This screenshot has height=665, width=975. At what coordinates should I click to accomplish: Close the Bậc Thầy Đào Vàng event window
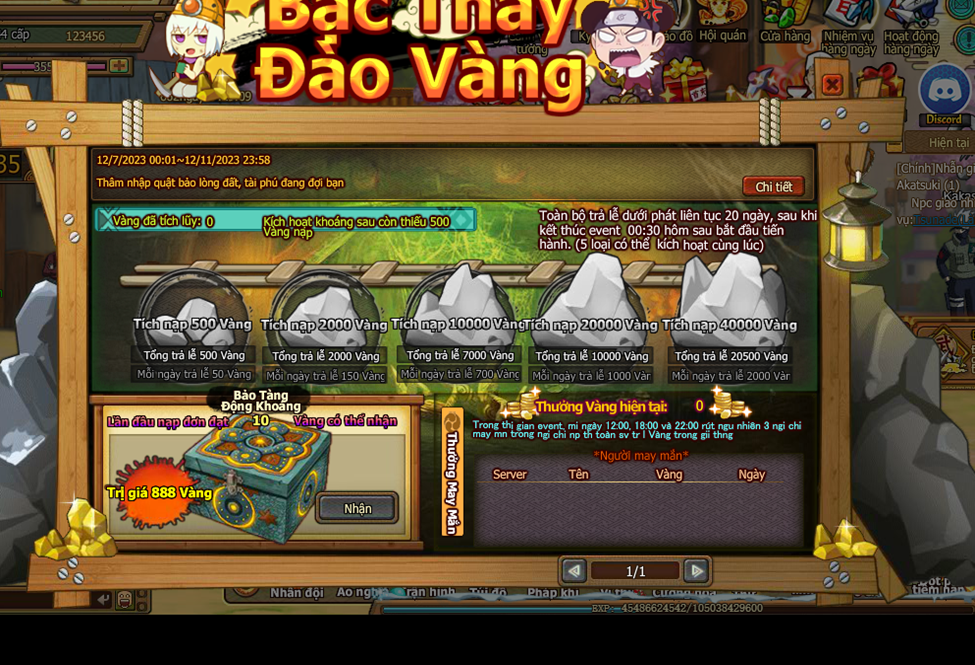click(x=831, y=85)
